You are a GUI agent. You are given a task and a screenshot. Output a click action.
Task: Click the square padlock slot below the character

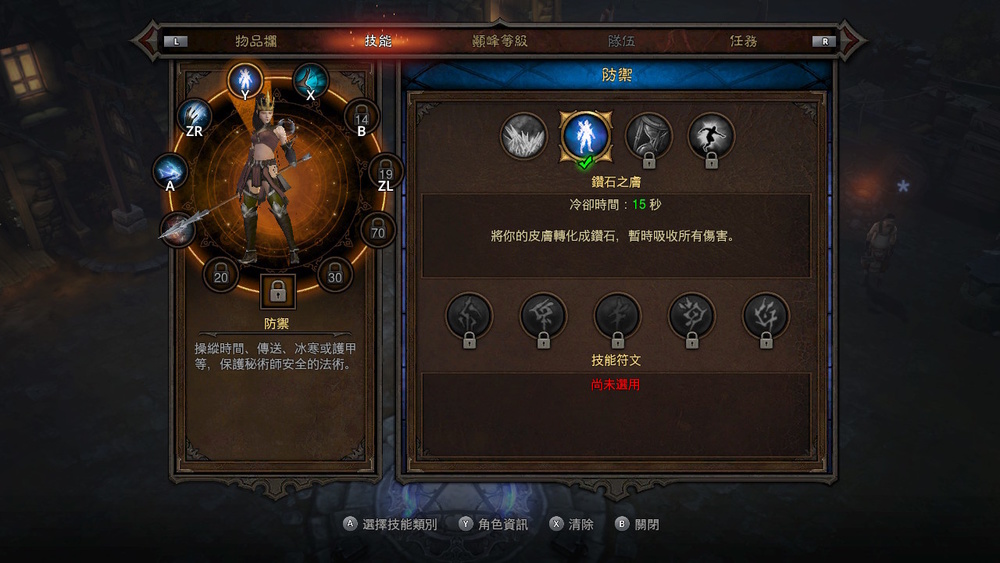point(278,292)
